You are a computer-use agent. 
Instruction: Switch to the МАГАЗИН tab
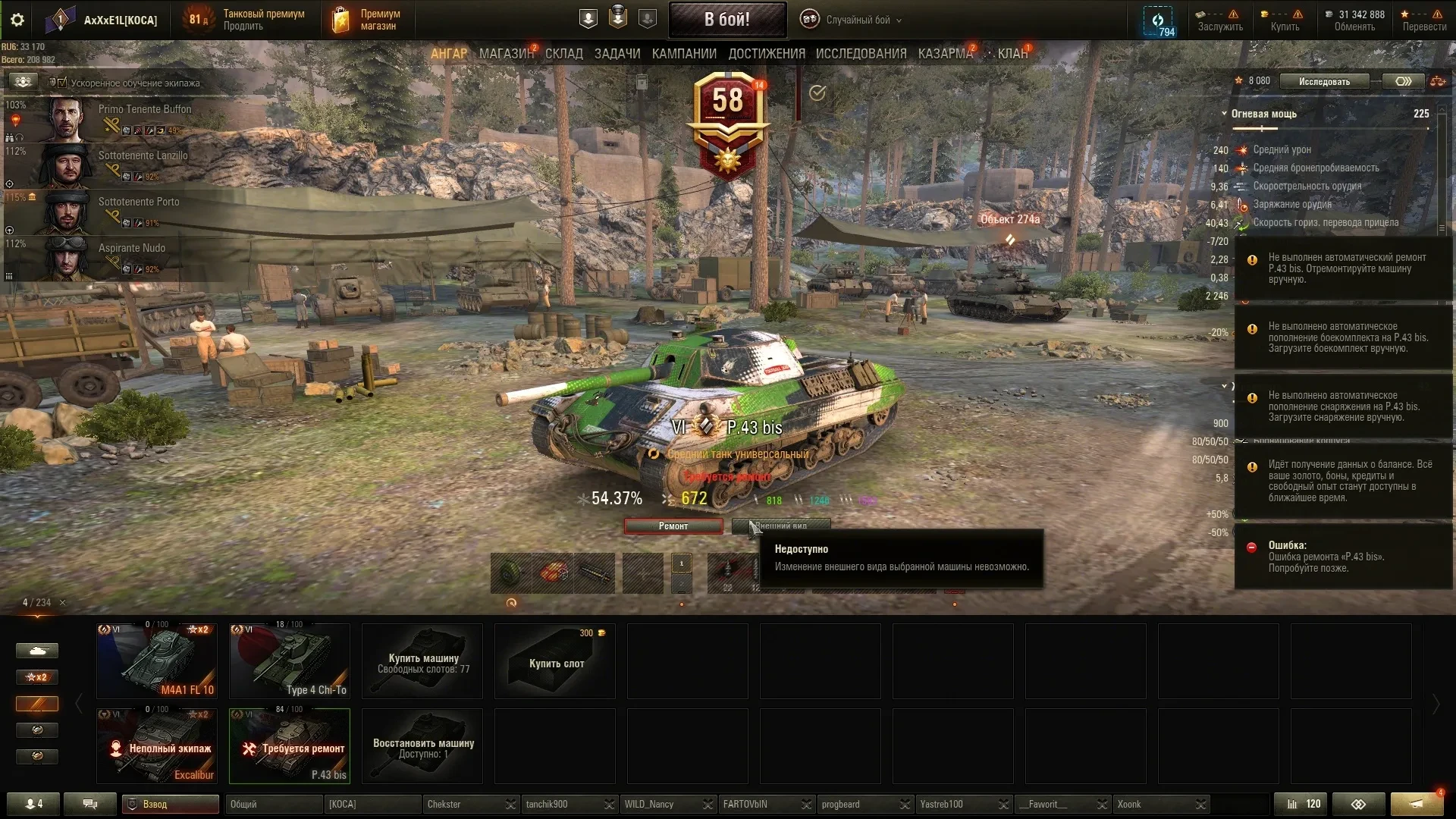(506, 54)
